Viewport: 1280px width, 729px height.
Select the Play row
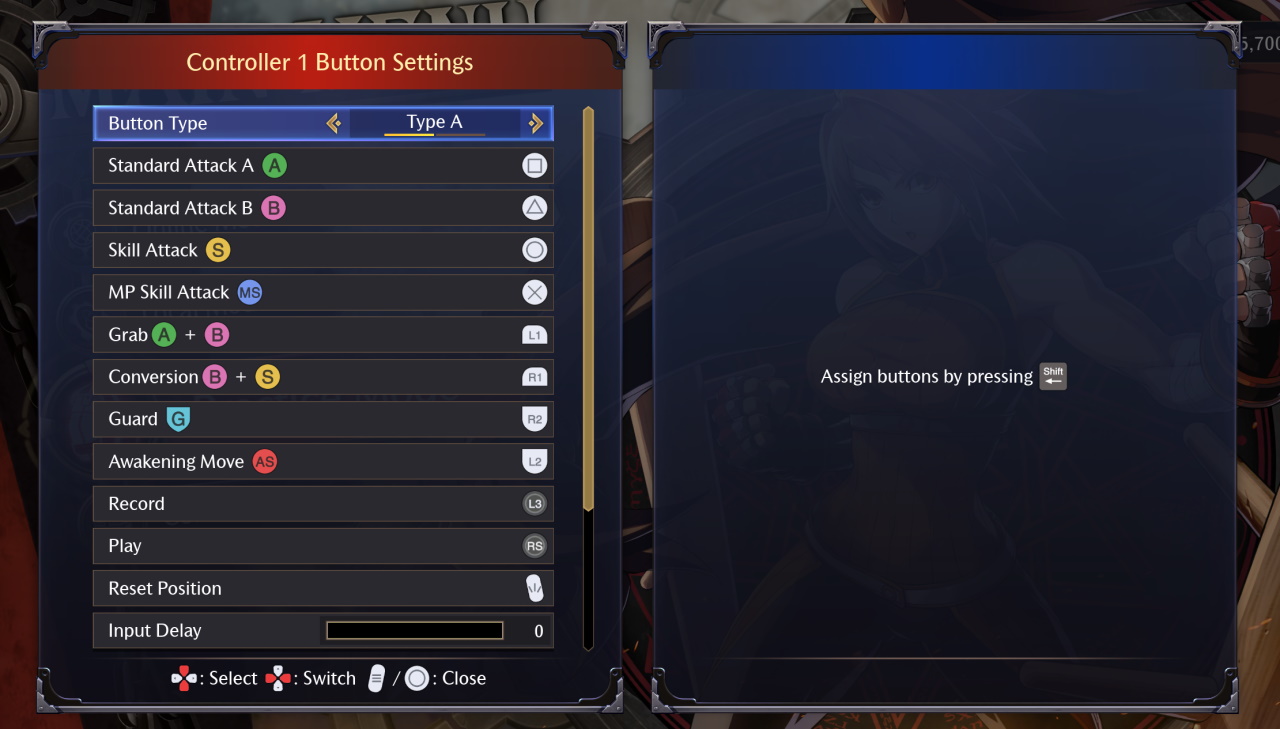click(300, 546)
